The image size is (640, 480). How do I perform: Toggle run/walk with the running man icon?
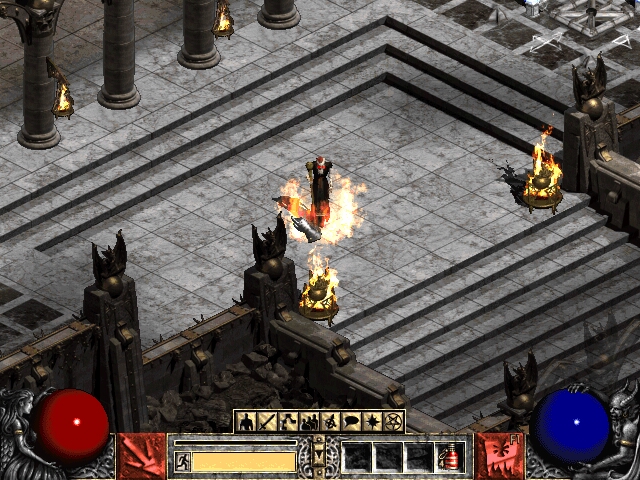pyautogui.click(x=183, y=461)
